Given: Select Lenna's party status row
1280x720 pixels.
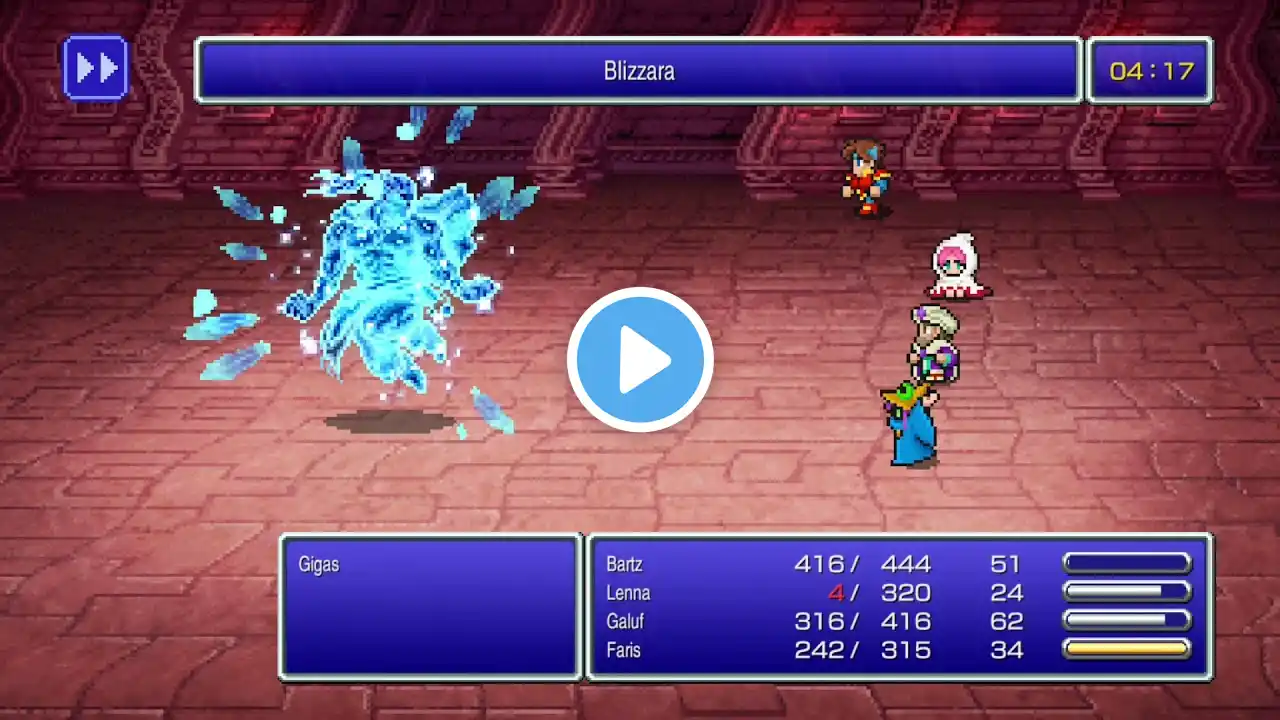Looking at the screenshot, I should (x=628, y=593).
